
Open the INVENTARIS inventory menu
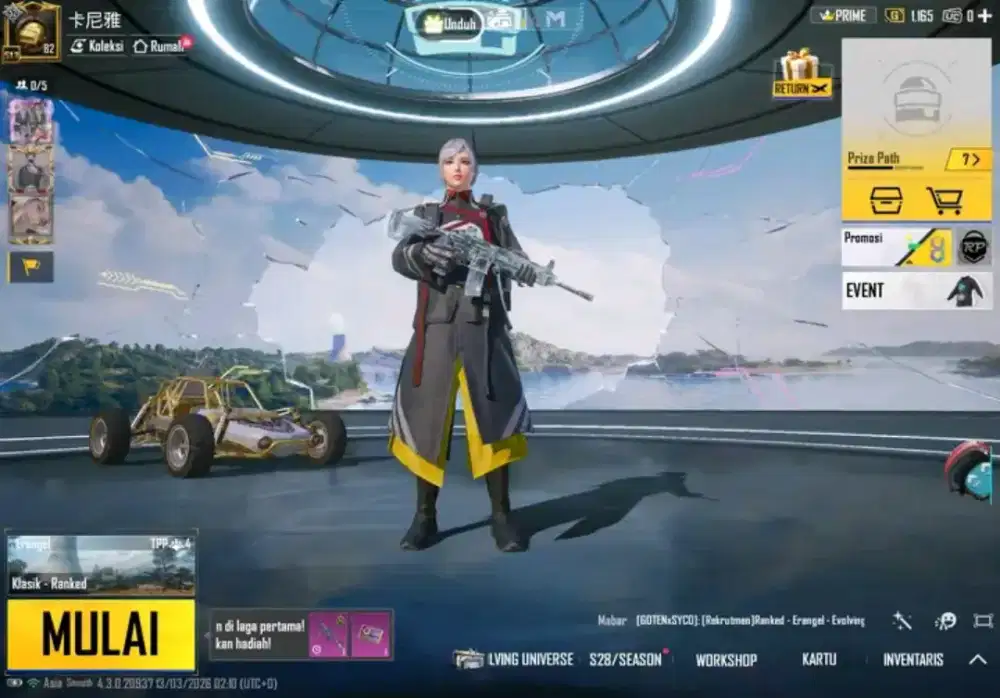(912, 660)
